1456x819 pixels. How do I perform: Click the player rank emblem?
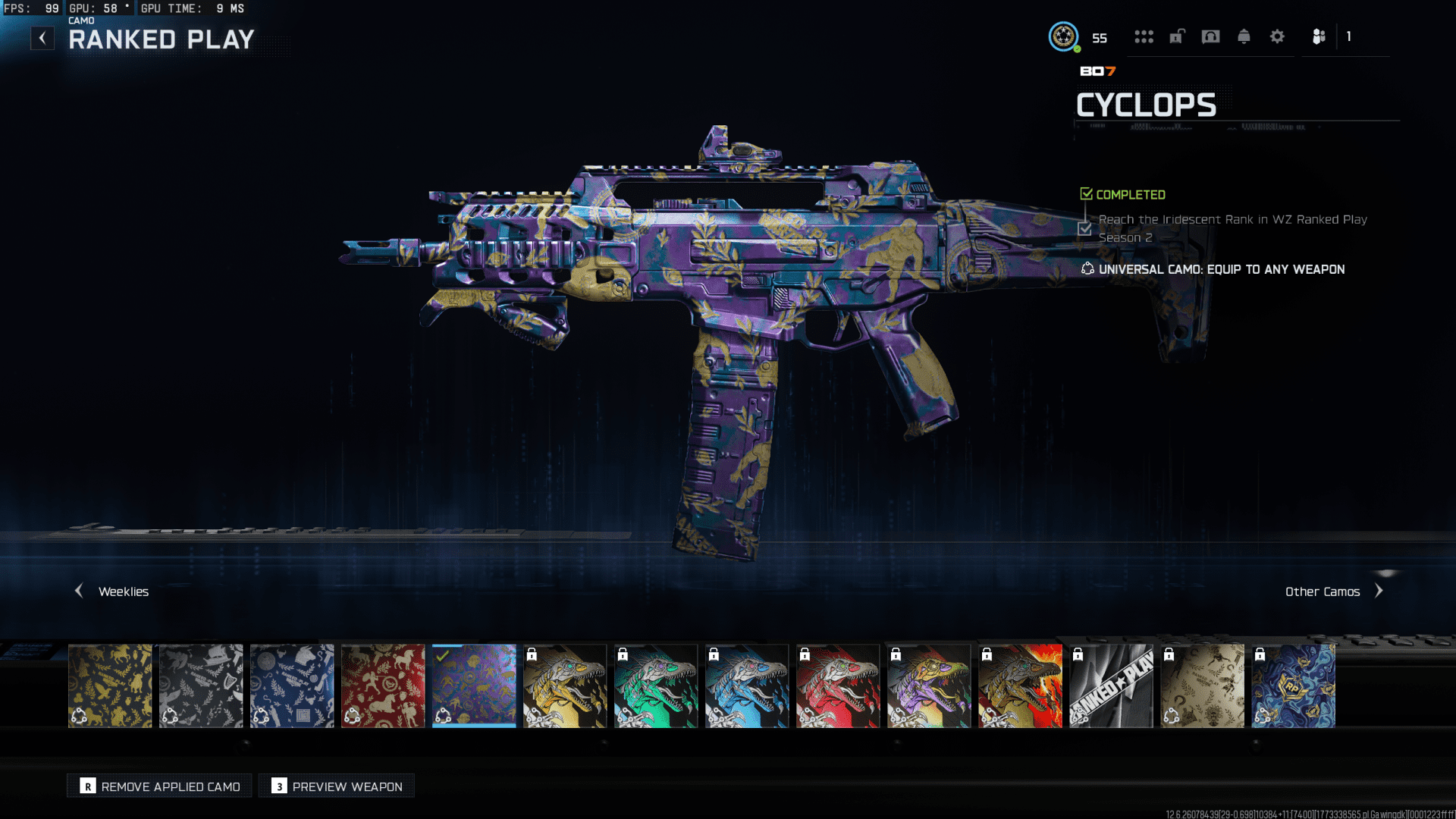(1063, 36)
